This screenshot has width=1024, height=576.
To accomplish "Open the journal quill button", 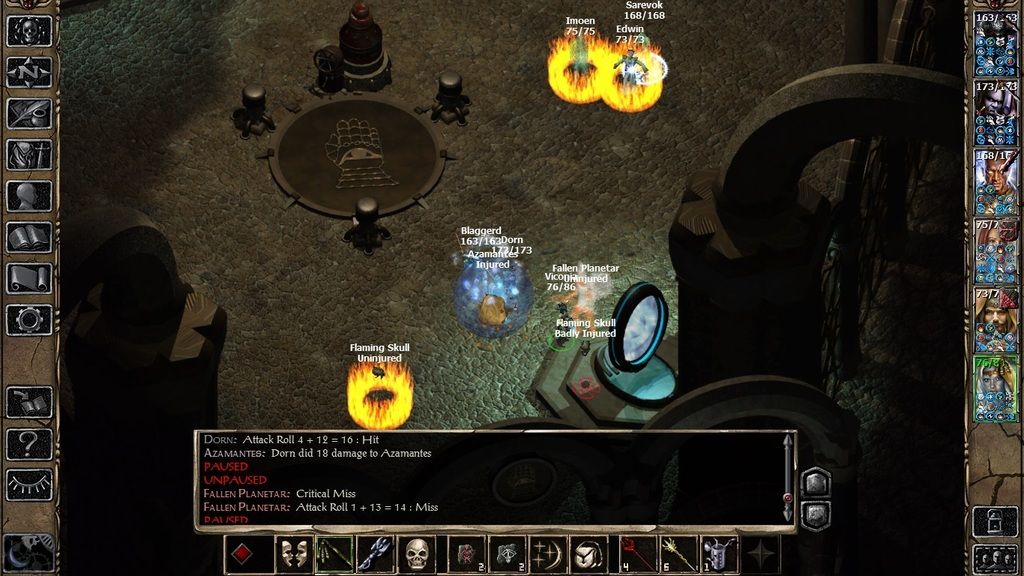I will point(29,113).
